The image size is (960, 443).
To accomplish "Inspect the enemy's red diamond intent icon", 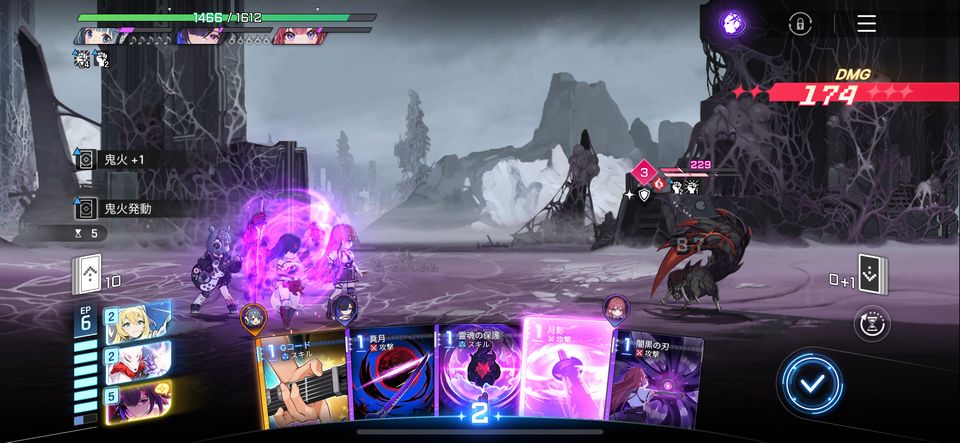I will click(x=645, y=172).
